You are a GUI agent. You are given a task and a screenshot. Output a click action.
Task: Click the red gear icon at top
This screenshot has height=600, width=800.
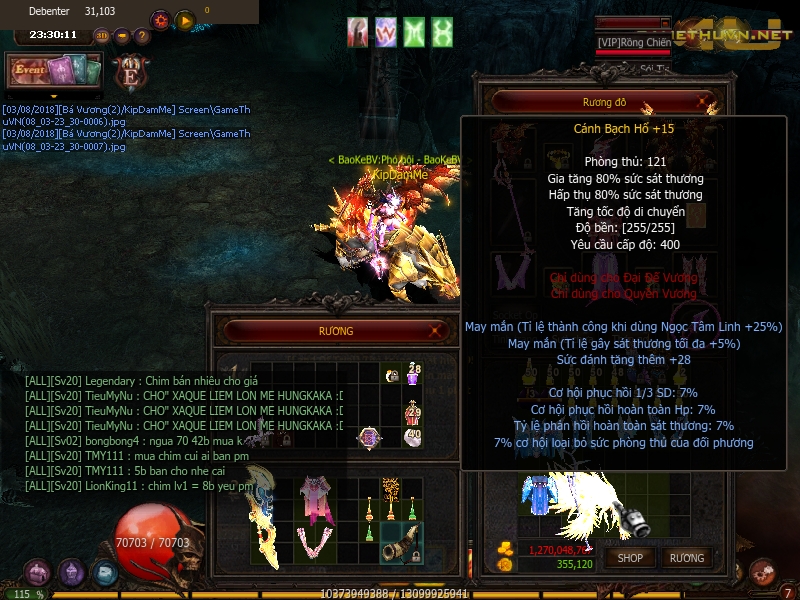(x=160, y=20)
